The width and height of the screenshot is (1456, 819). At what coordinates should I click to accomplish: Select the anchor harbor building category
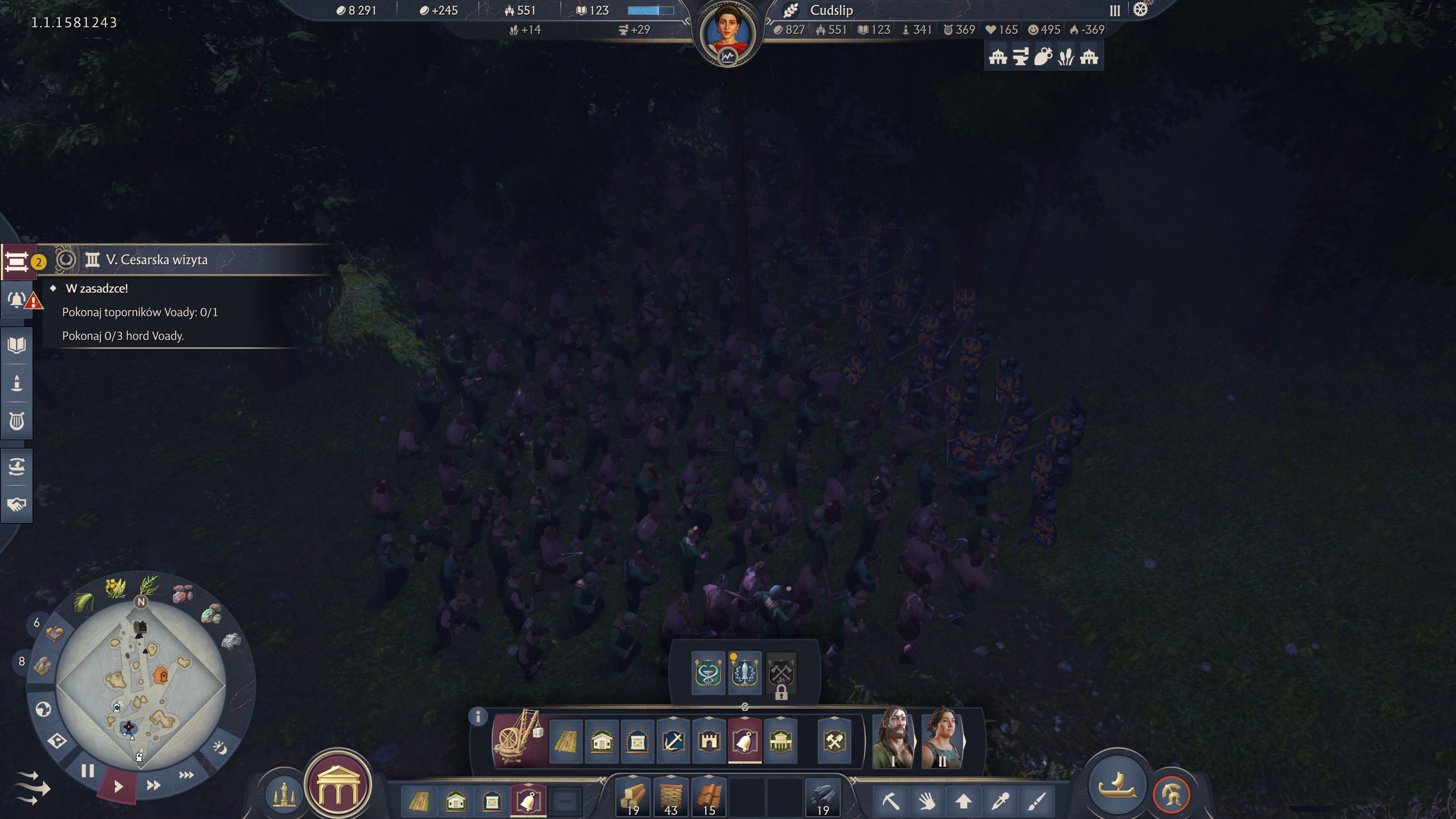click(673, 741)
